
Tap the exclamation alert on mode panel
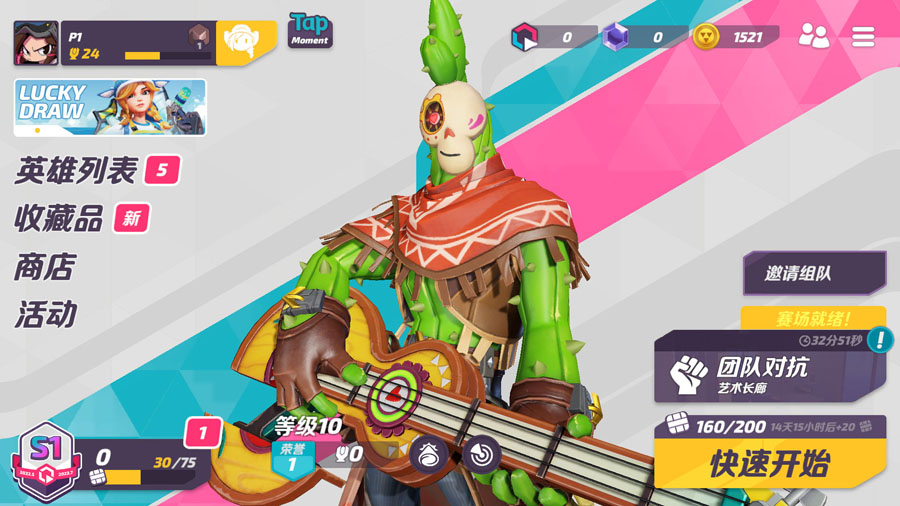coord(881,340)
